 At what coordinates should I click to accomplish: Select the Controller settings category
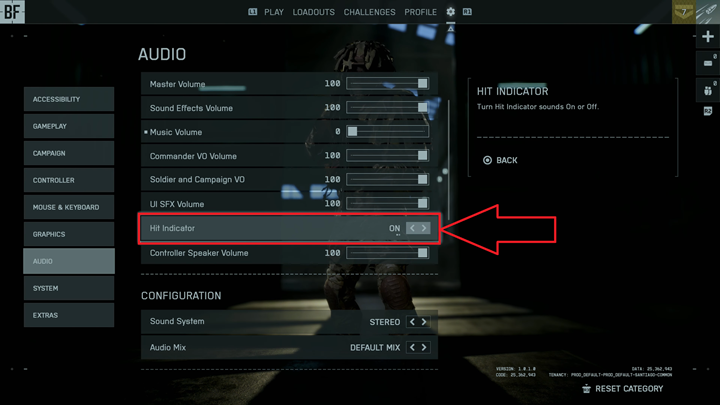[68, 180]
